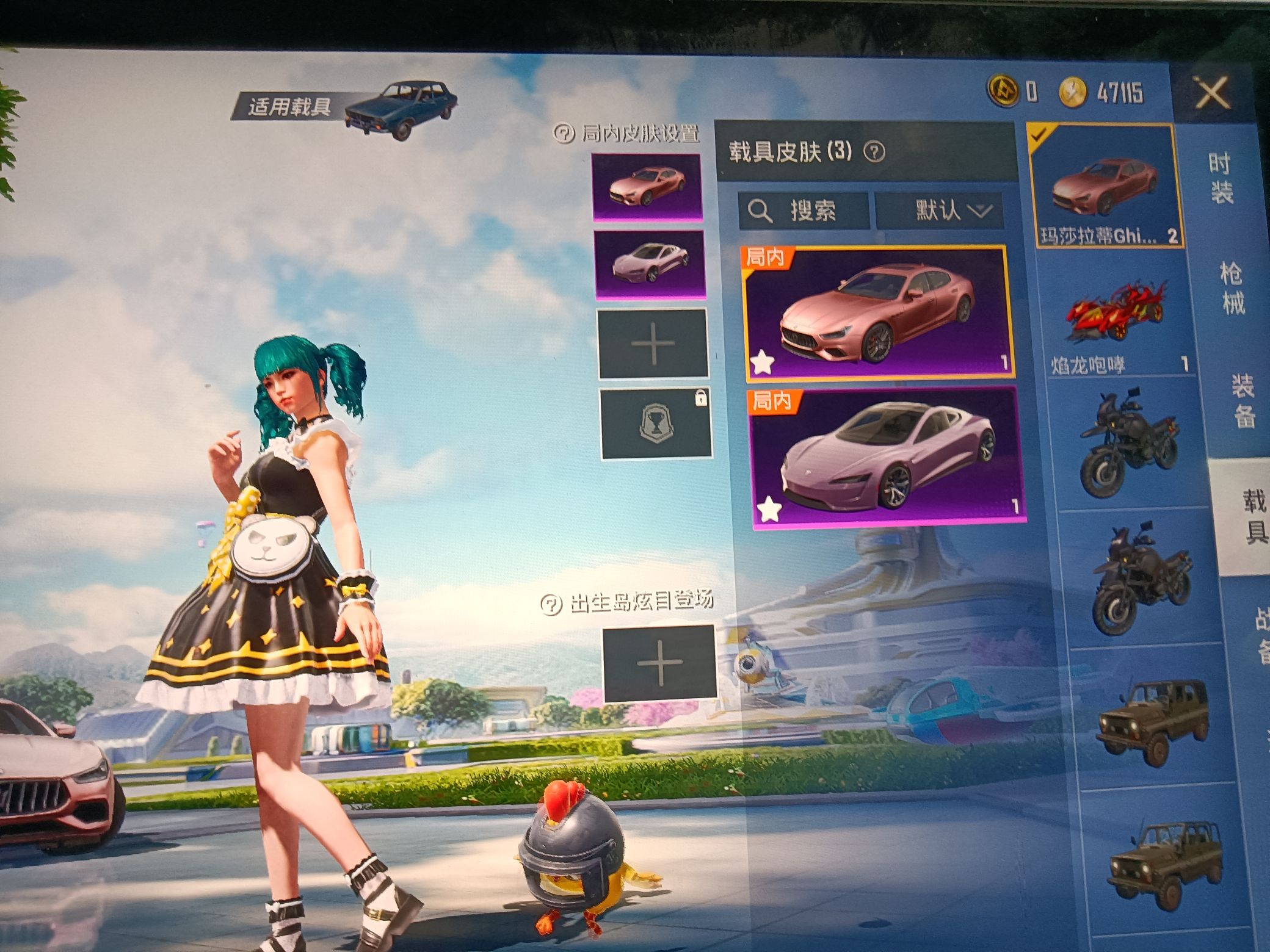Image resolution: width=1270 pixels, height=952 pixels.
Task: Click the 适用载具 applicable vehicle label
Action: click(x=289, y=109)
